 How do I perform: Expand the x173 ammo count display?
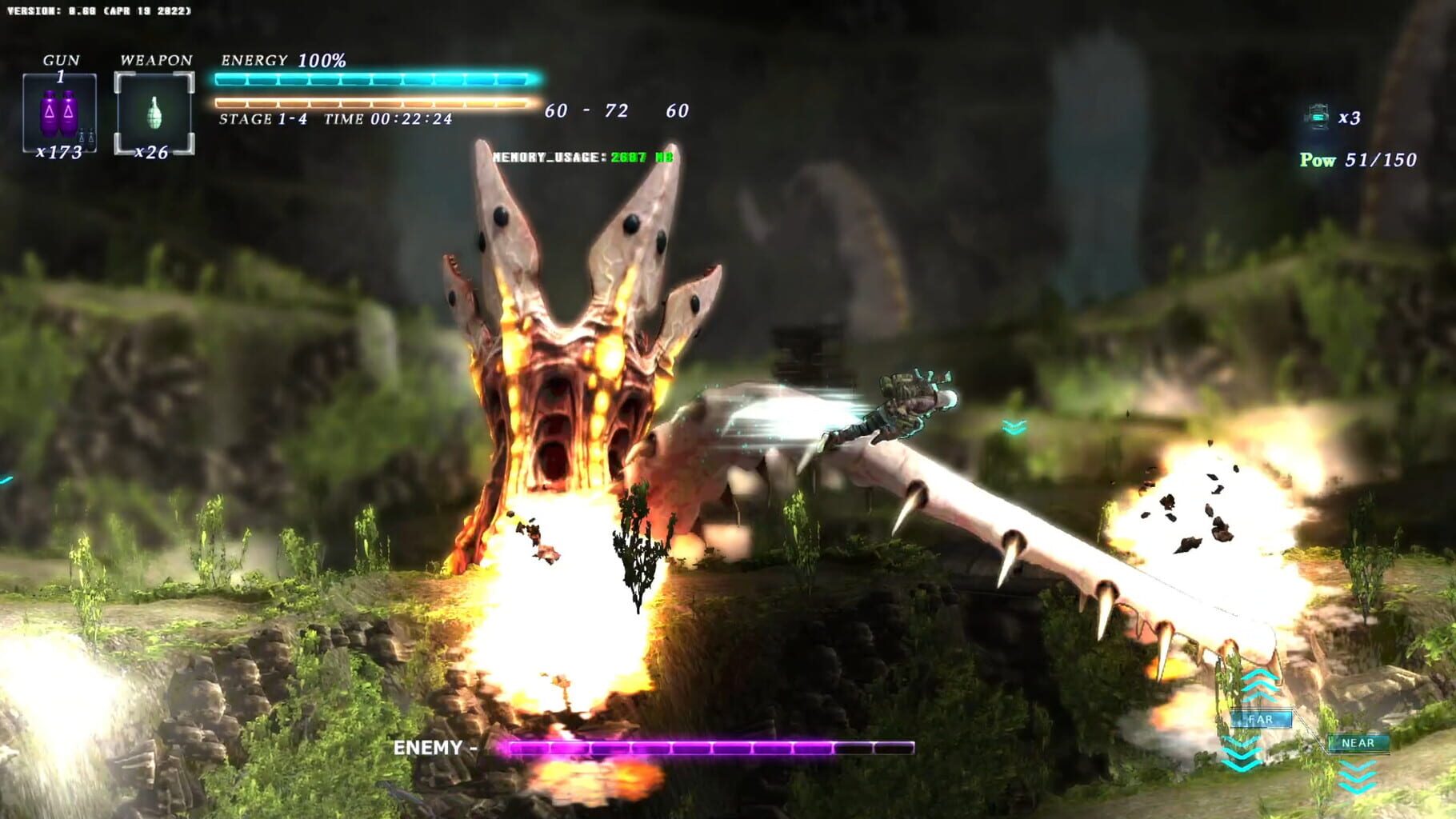click(58, 151)
